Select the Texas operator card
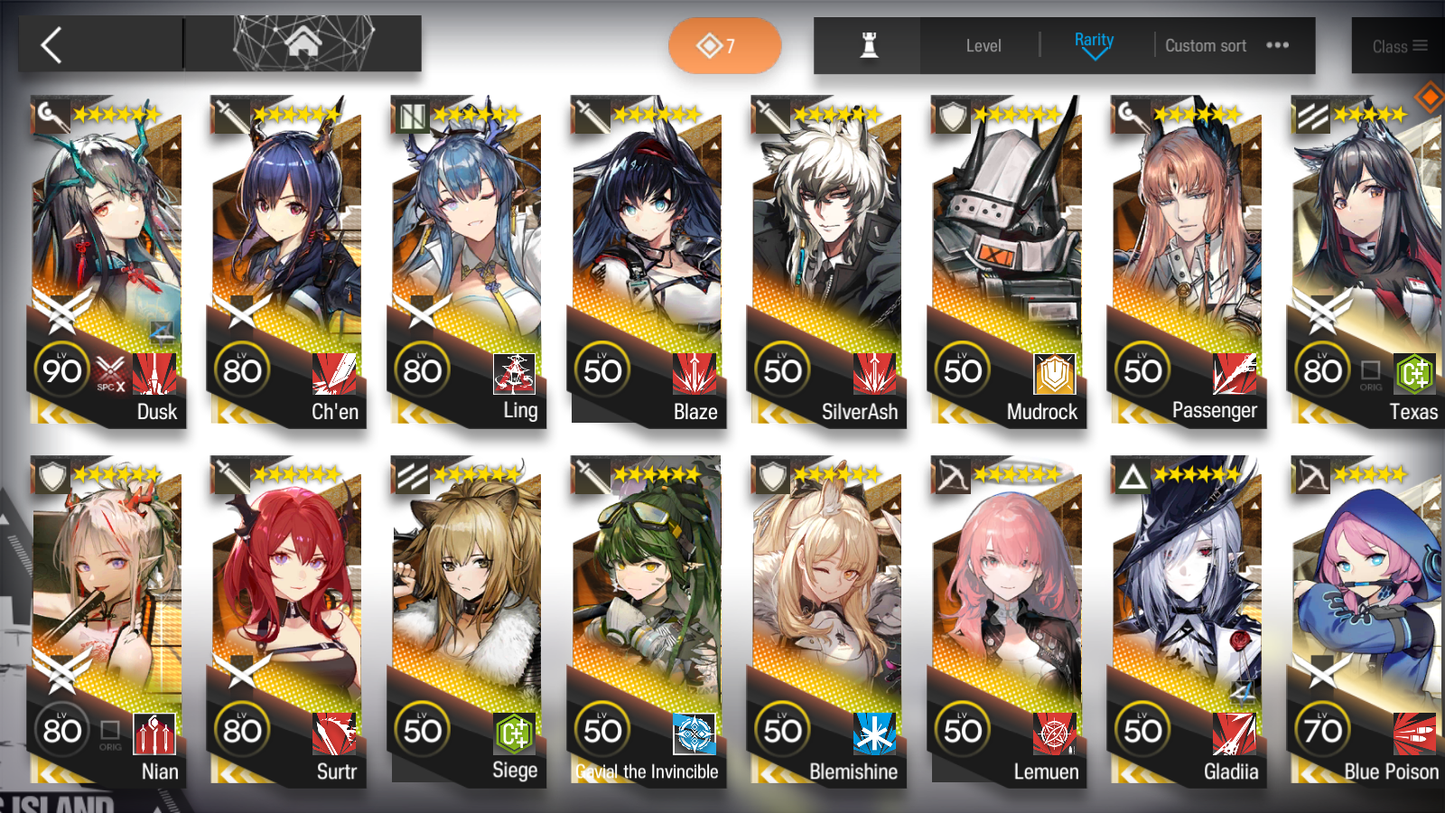The height and width of the screenshot is (813, 1445). click(1367, 260)
